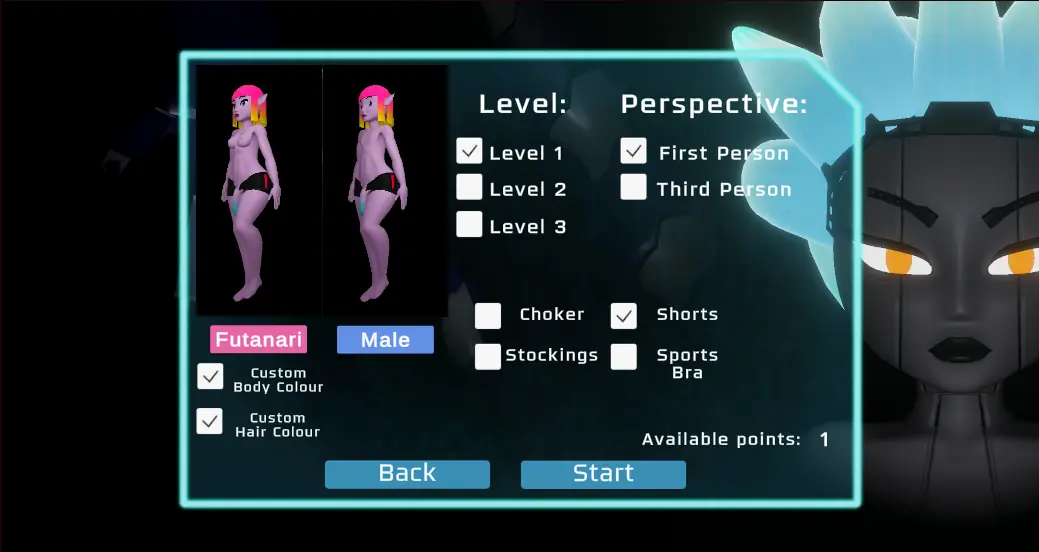Click the Start button
Screen dimensions: 1039x552
coord(603,474)
